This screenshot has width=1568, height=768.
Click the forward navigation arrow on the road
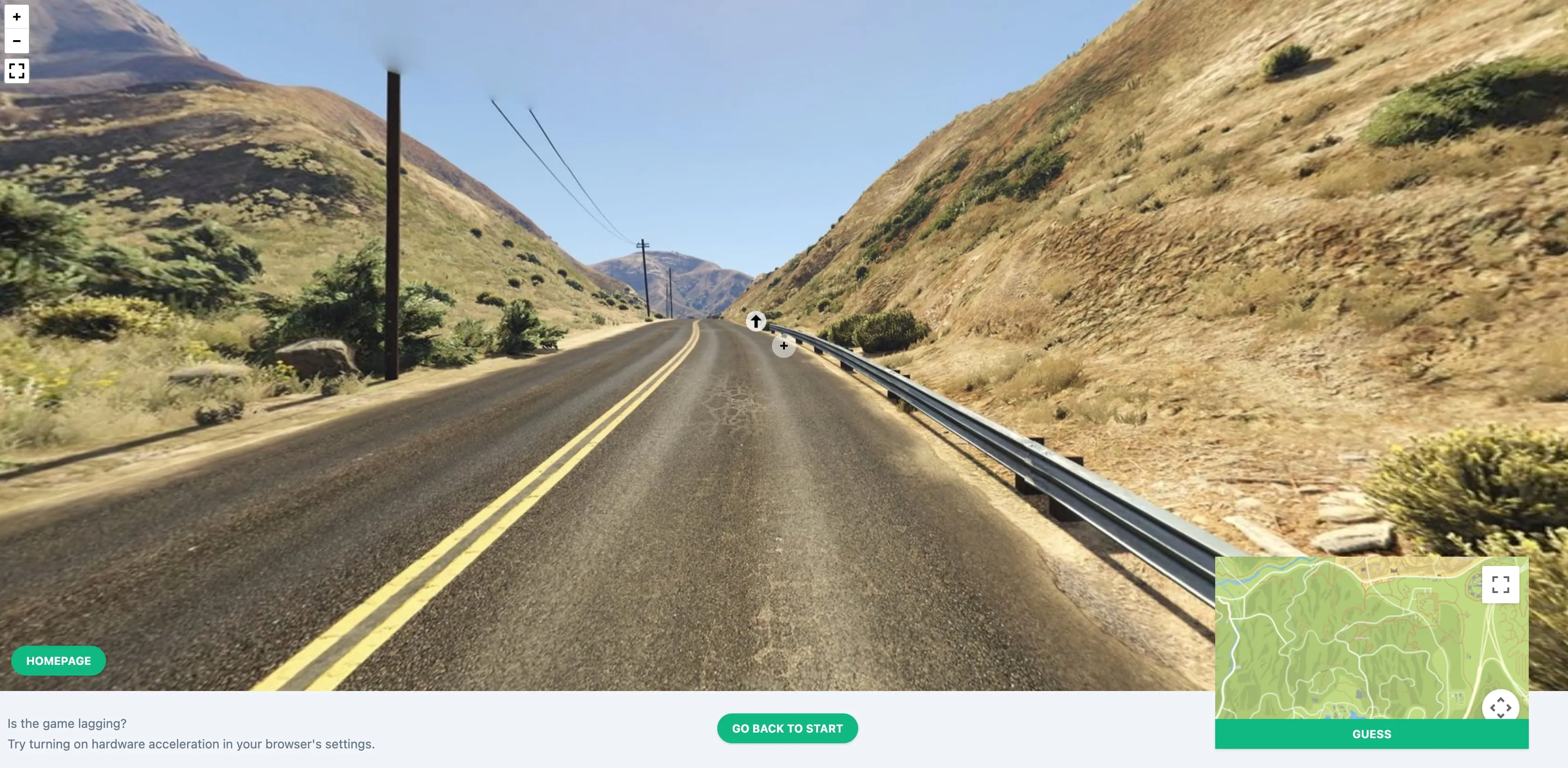click(756, 322)
